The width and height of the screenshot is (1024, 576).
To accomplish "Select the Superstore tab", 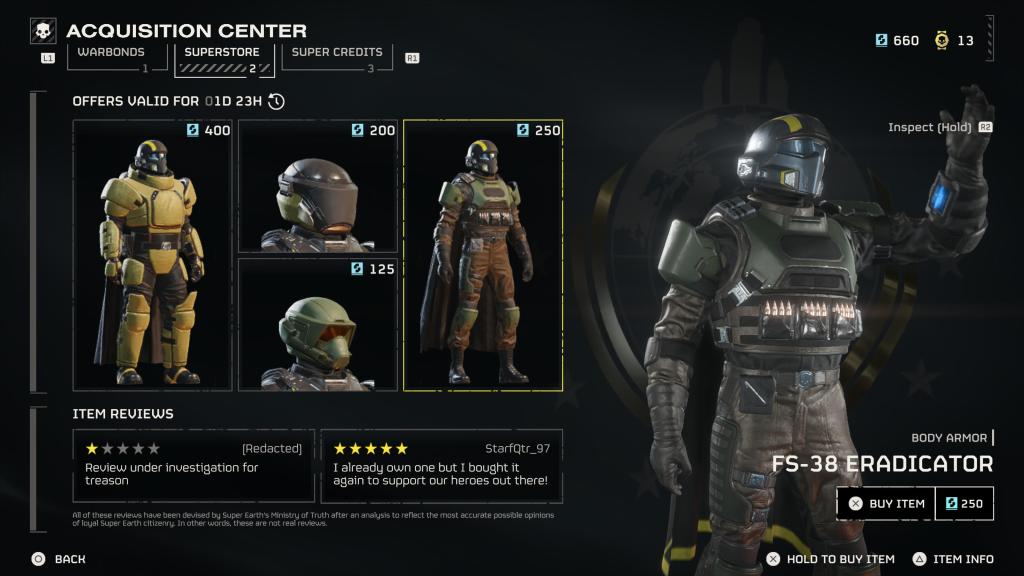I will pos(224,58).
